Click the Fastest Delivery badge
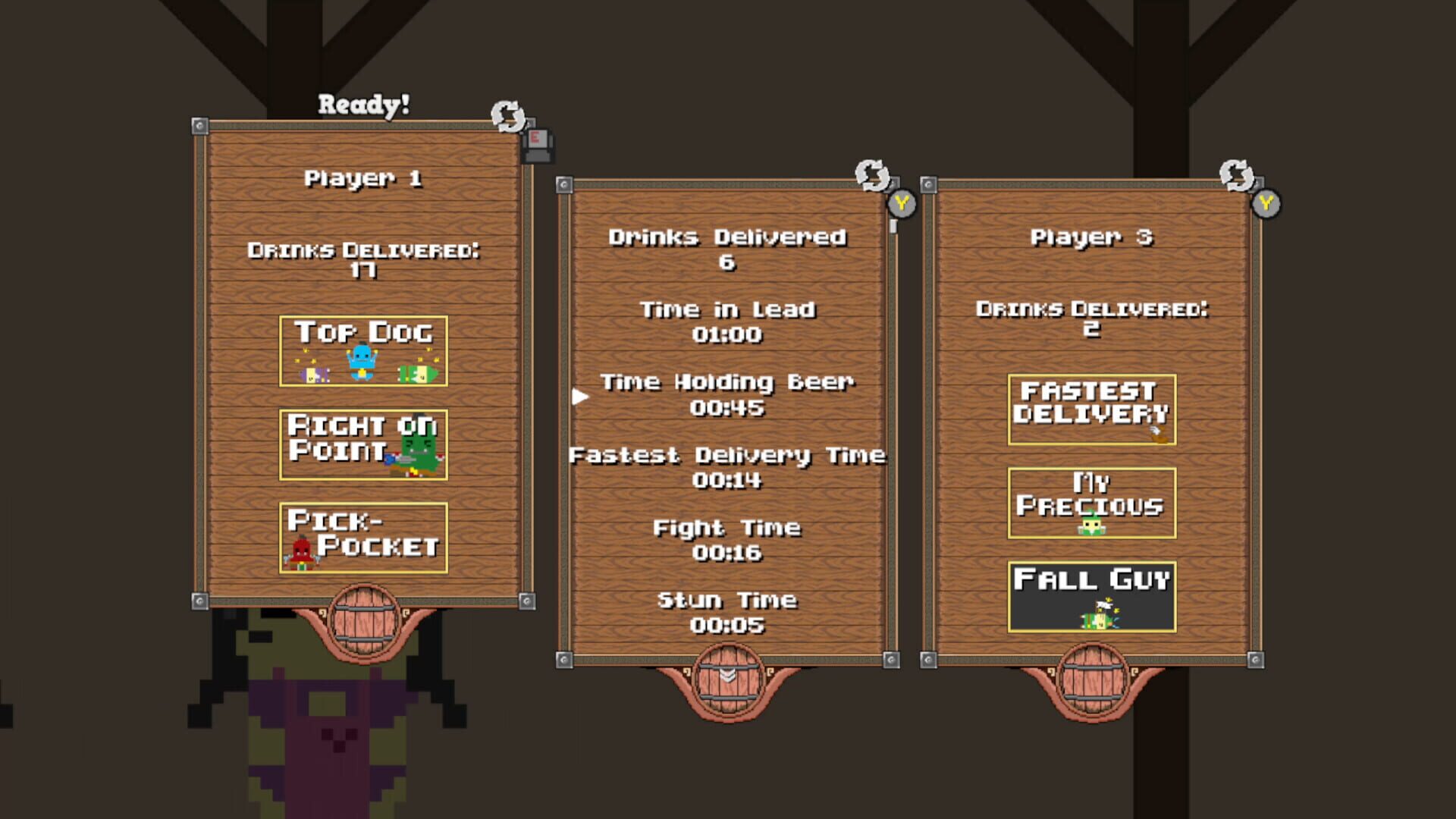Screen dimensions: 1456x819 pos(1090,410)
